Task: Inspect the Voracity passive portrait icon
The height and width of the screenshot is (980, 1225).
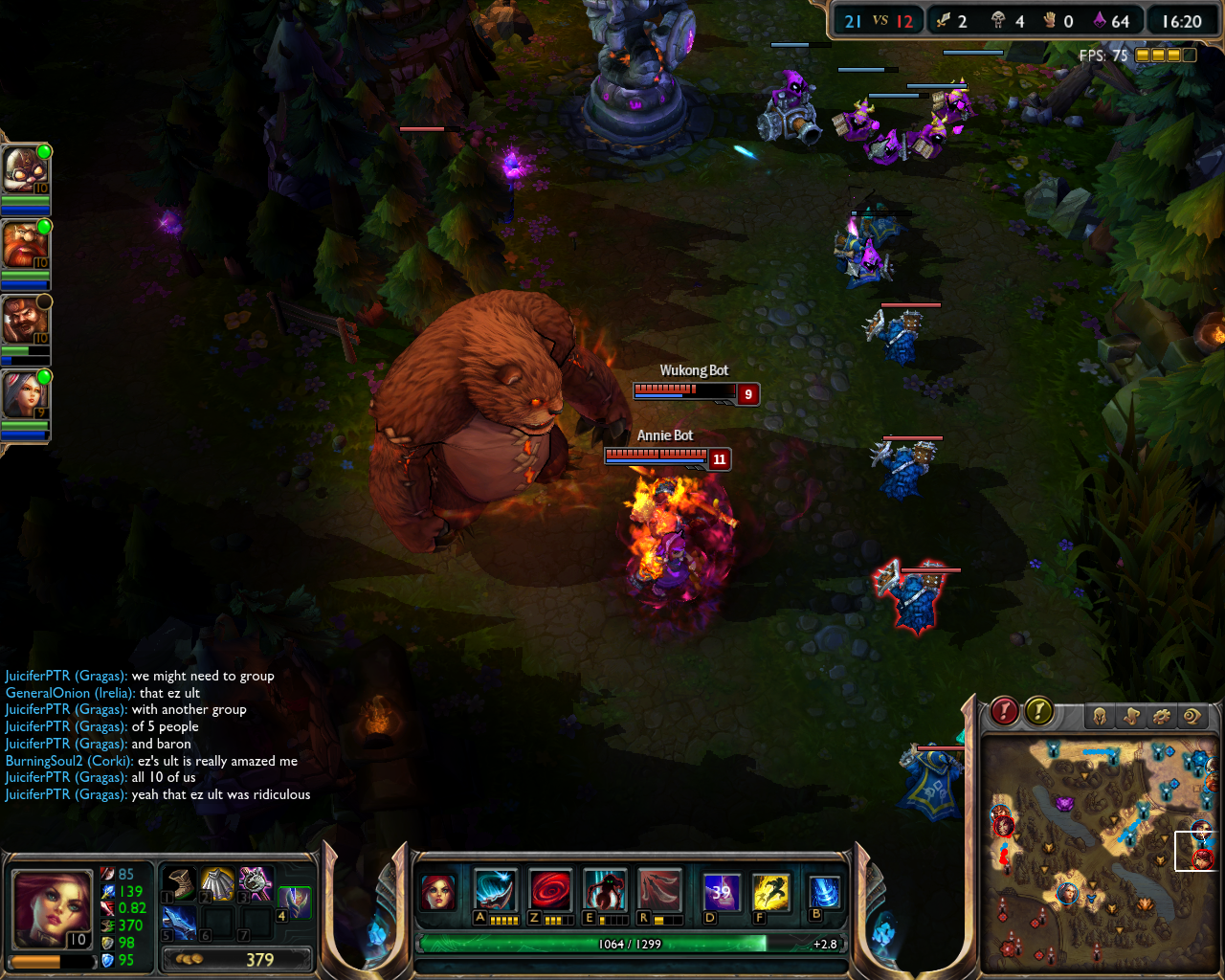Action: pyautogui.click(x=438, y=892)
